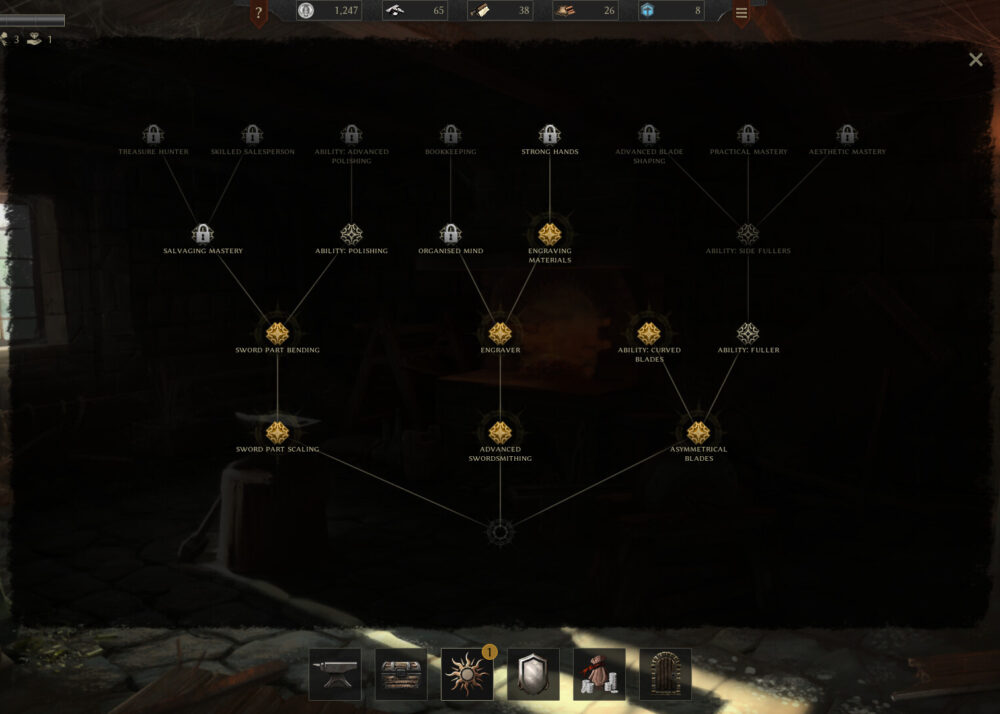The width and height of the screenshot is (1000, 714).
Task: Open the question mark help banner
Action: pos(258,13)
